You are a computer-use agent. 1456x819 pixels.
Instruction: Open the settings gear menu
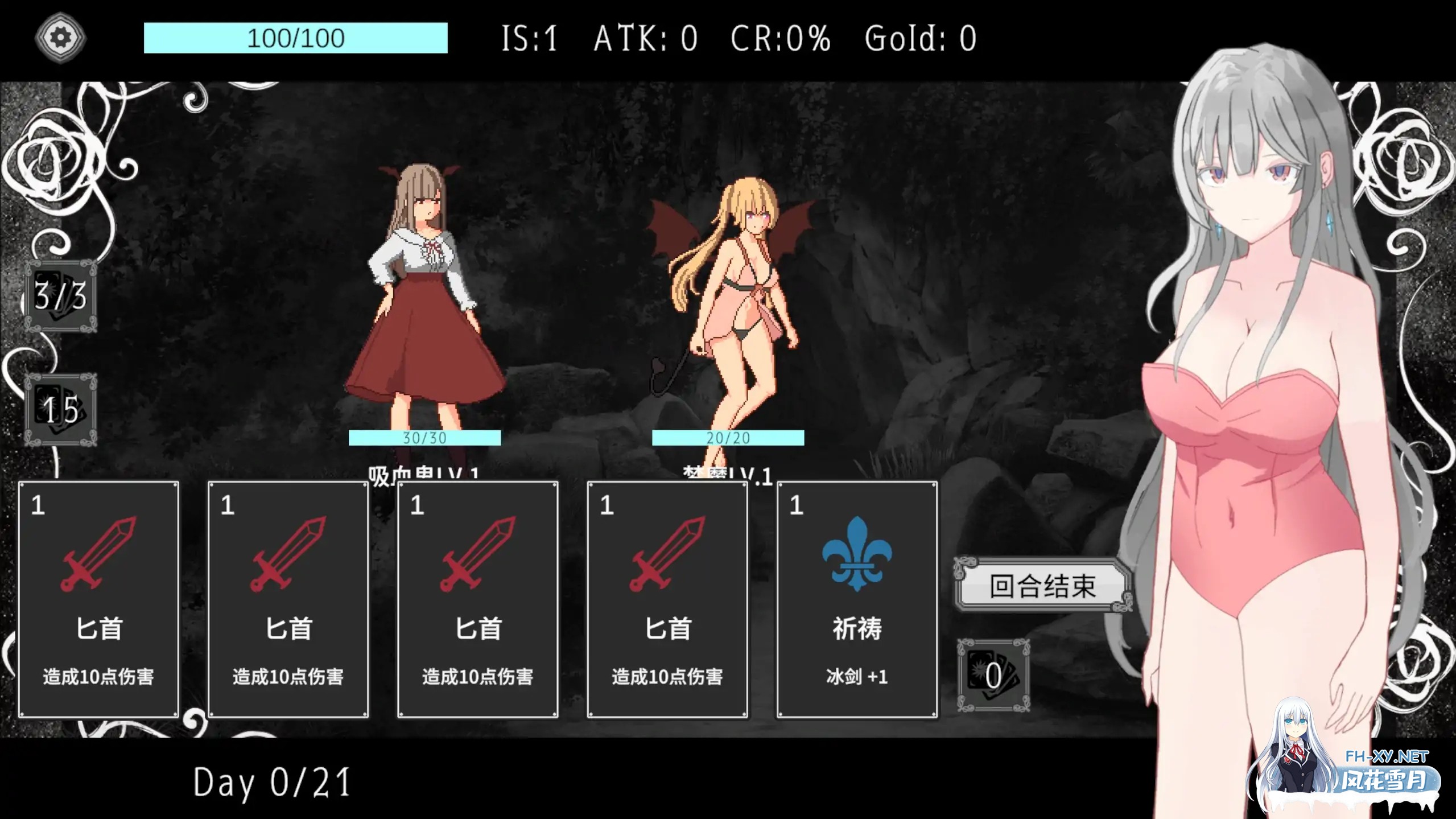pos(60,36)
